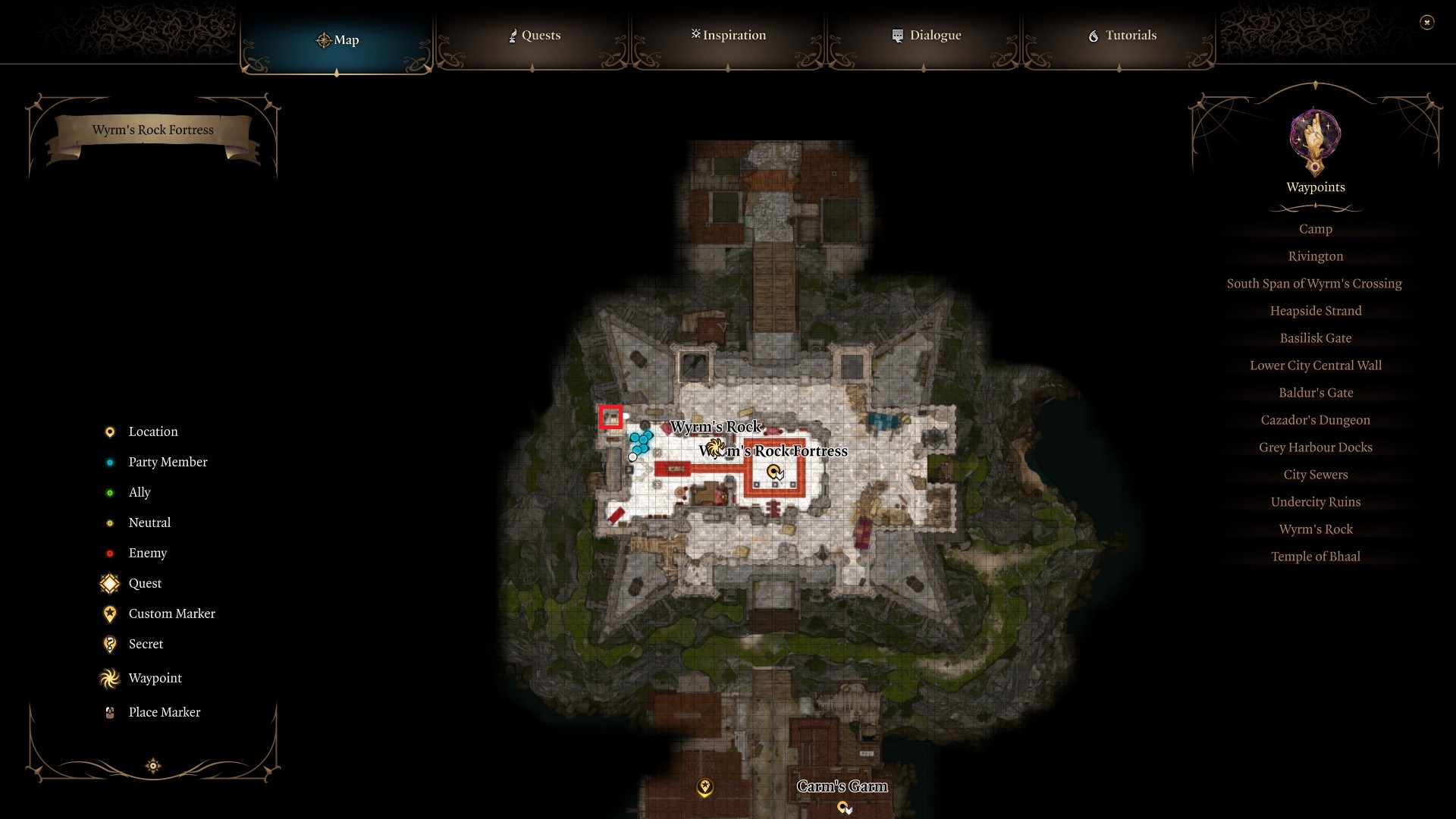Toggle the Ally marker visibility
The width and height of the screenshot is (1456, 819).
[x=111, y=492]
